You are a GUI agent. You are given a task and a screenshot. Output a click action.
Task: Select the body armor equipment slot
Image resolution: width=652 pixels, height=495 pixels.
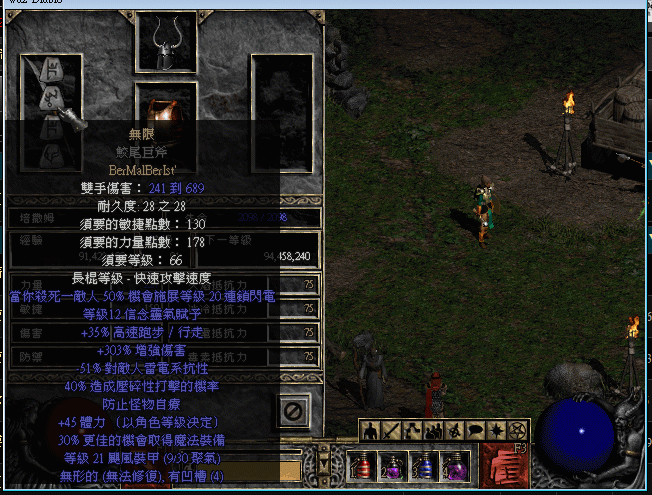(166, 105)
